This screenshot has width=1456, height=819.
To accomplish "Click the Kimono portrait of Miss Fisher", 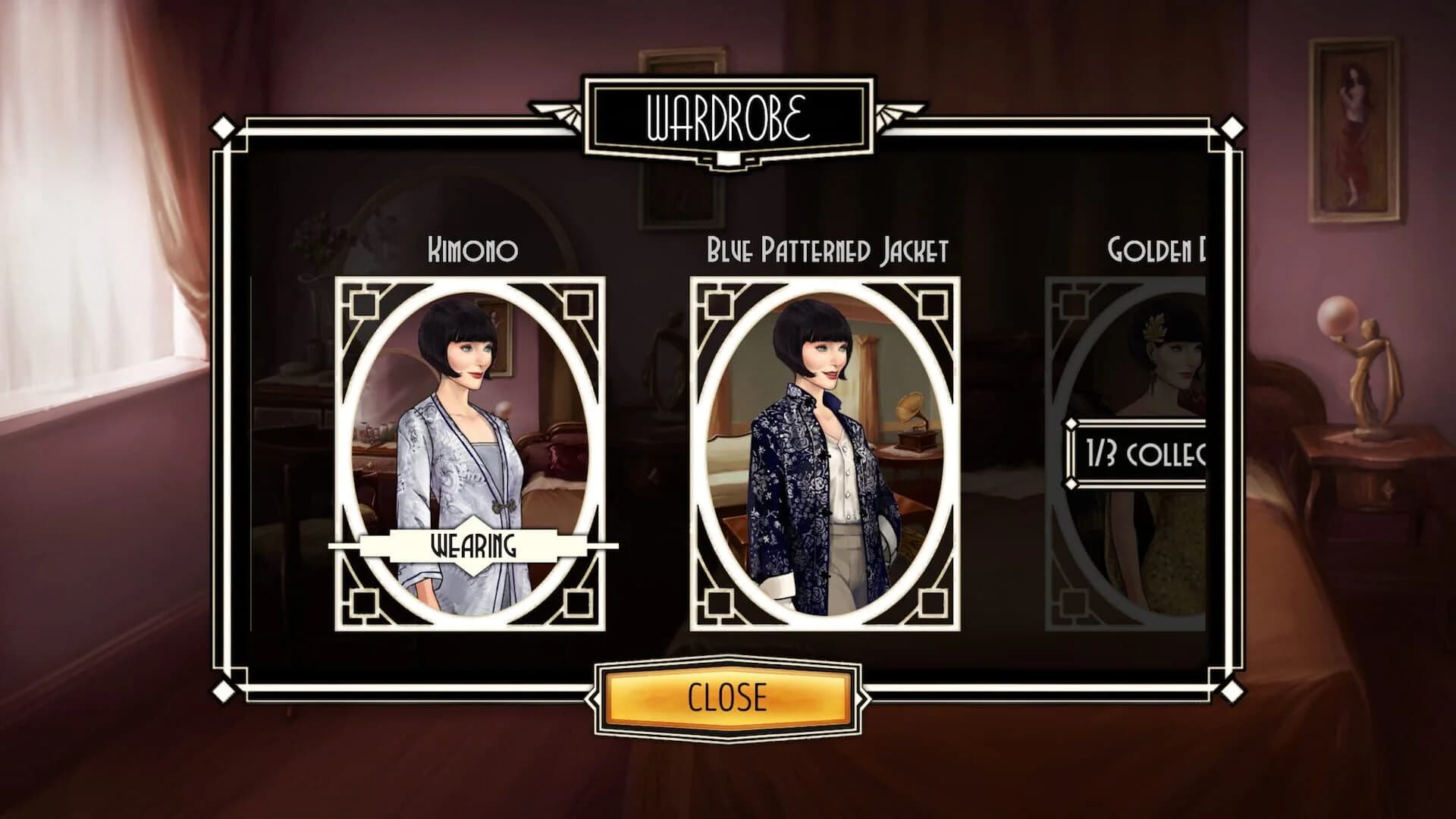I will click(x=470, y=440).
